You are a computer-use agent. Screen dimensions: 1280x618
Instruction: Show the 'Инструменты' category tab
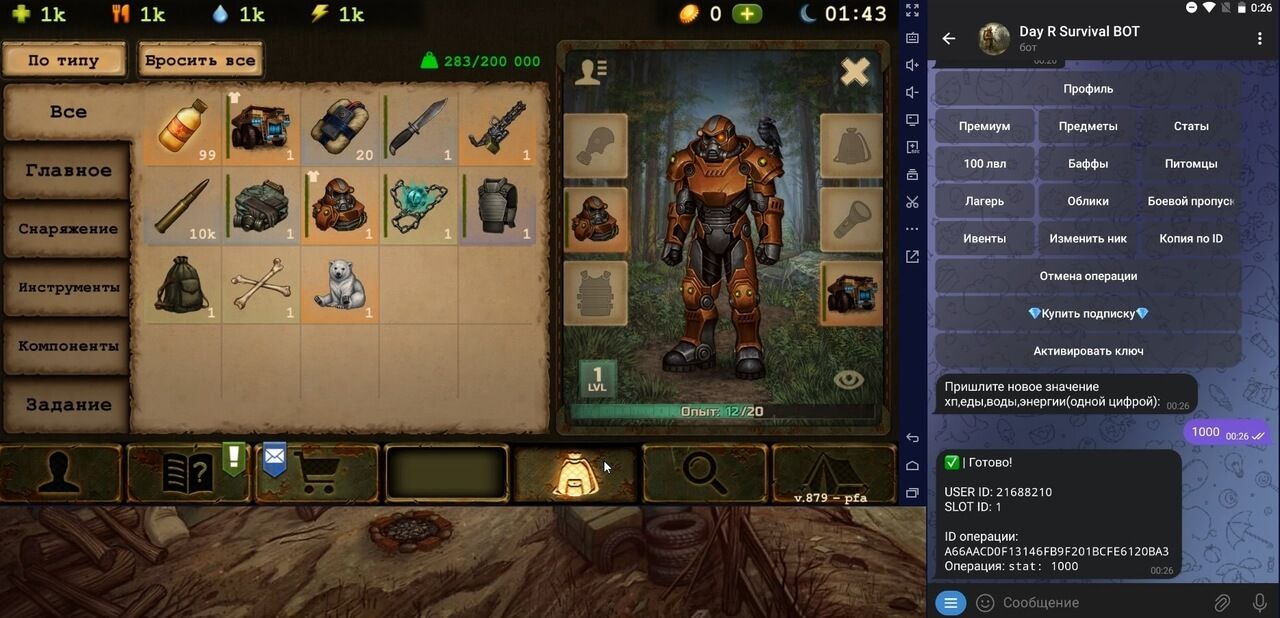pos(68,288)
